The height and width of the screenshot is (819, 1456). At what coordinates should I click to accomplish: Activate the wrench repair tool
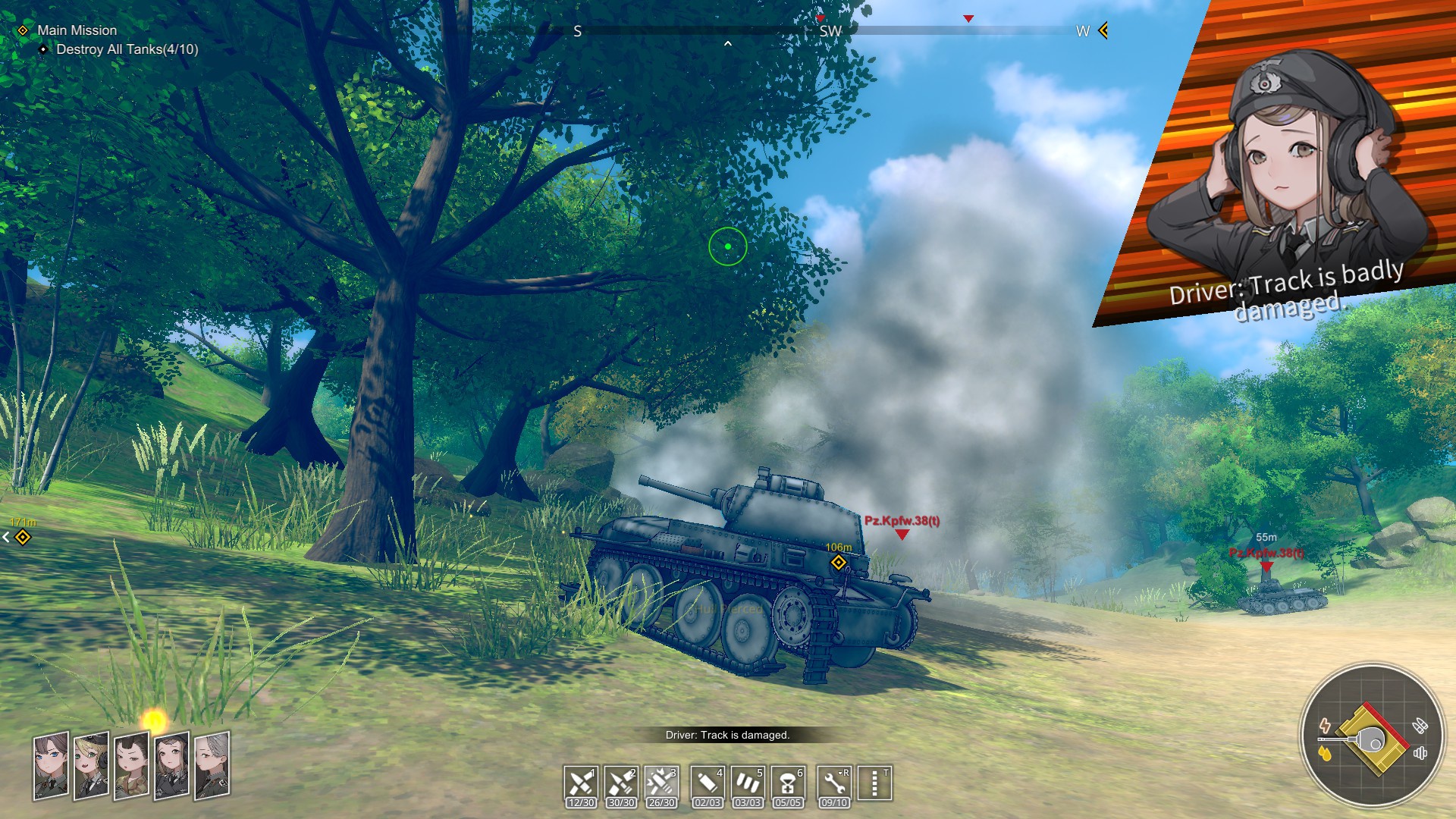(x=834, y=782)
